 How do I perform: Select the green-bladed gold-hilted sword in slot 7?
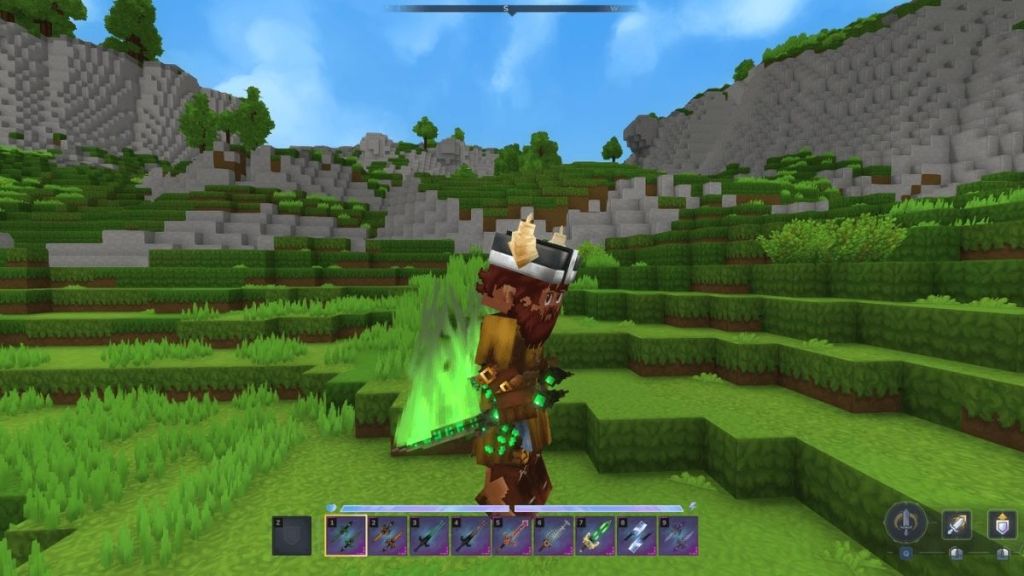pos(594,535)
